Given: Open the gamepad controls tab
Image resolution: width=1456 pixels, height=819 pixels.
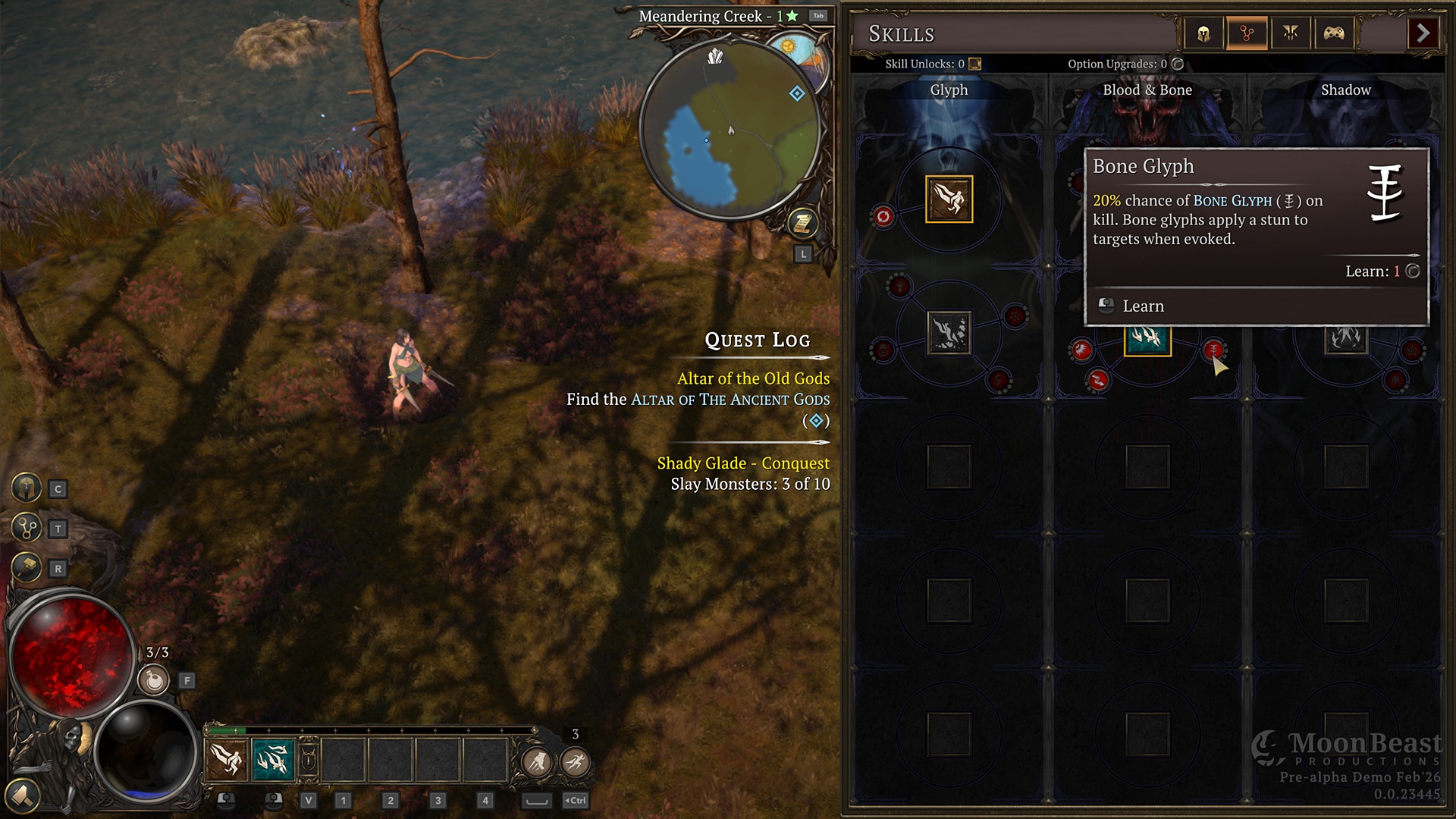Looking at the screenshot, I should tap(1334, 33).
